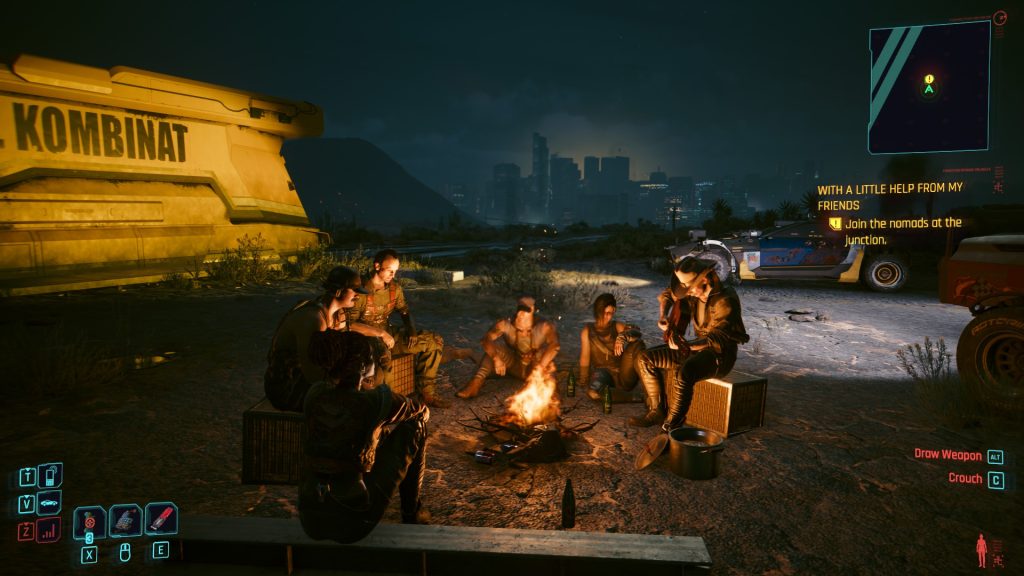Screen dimensions: 1024x576
Task: Select the red inhaler consumable slot
Action: (x=161, y=519)
